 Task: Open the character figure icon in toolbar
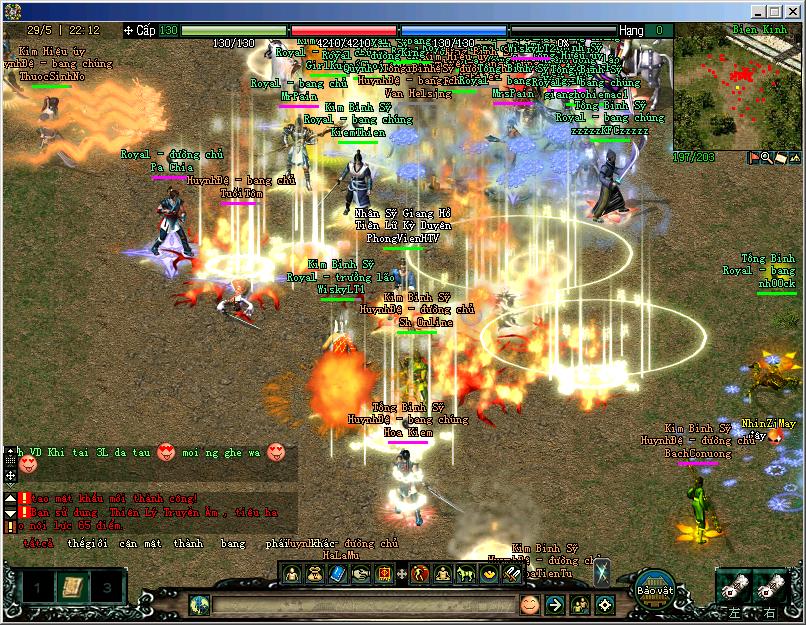[291, 574]
